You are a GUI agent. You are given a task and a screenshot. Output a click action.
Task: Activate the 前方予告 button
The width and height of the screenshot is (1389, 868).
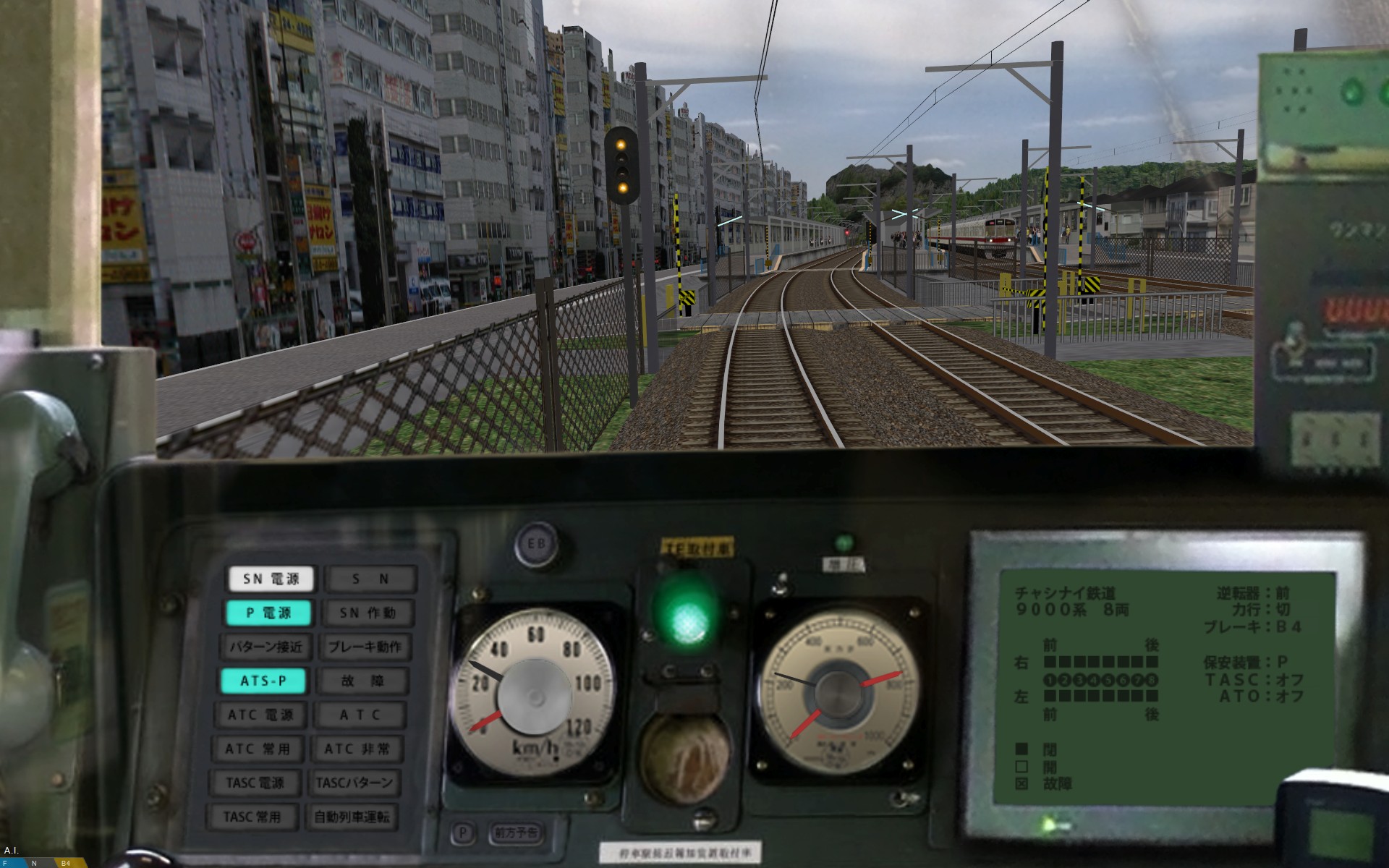516,833
